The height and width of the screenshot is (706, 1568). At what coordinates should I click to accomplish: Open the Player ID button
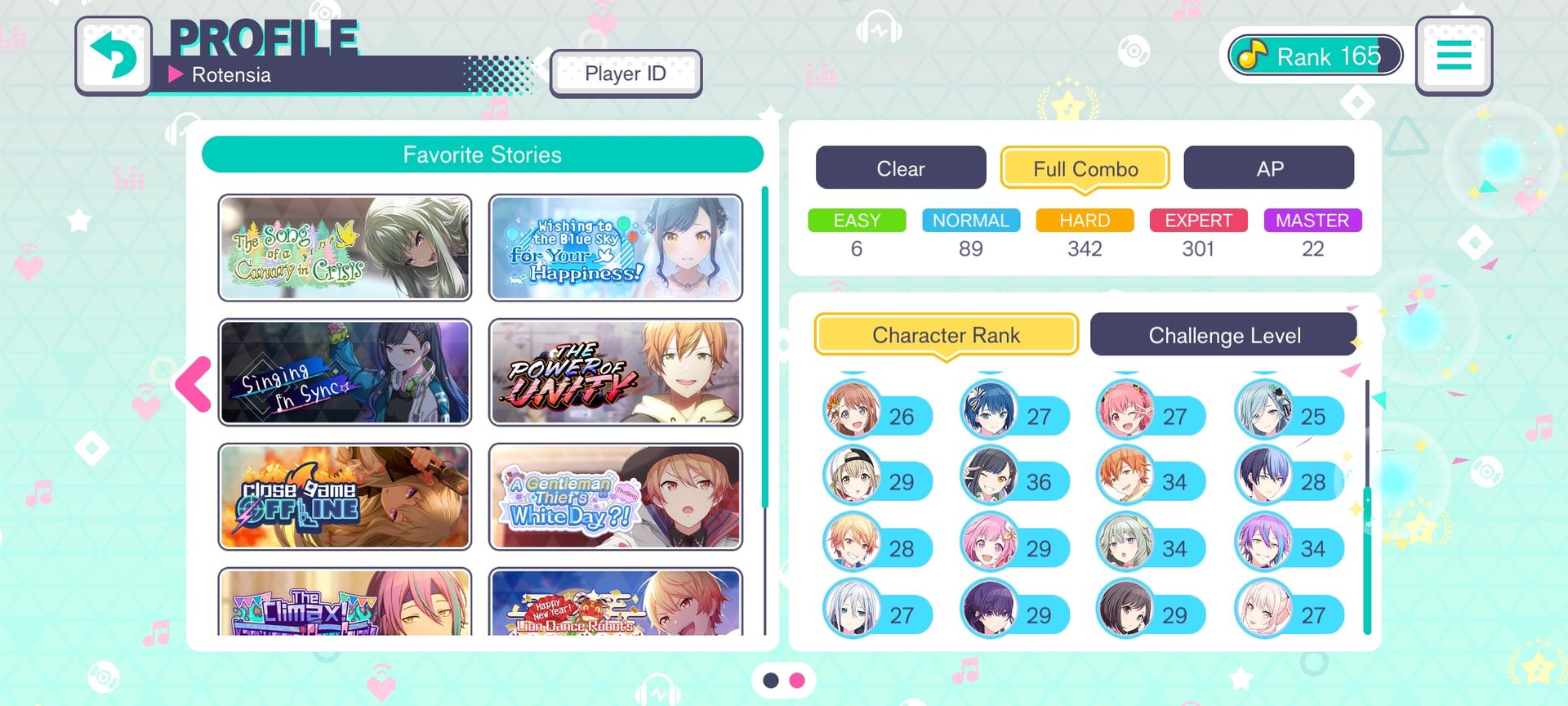626,74
